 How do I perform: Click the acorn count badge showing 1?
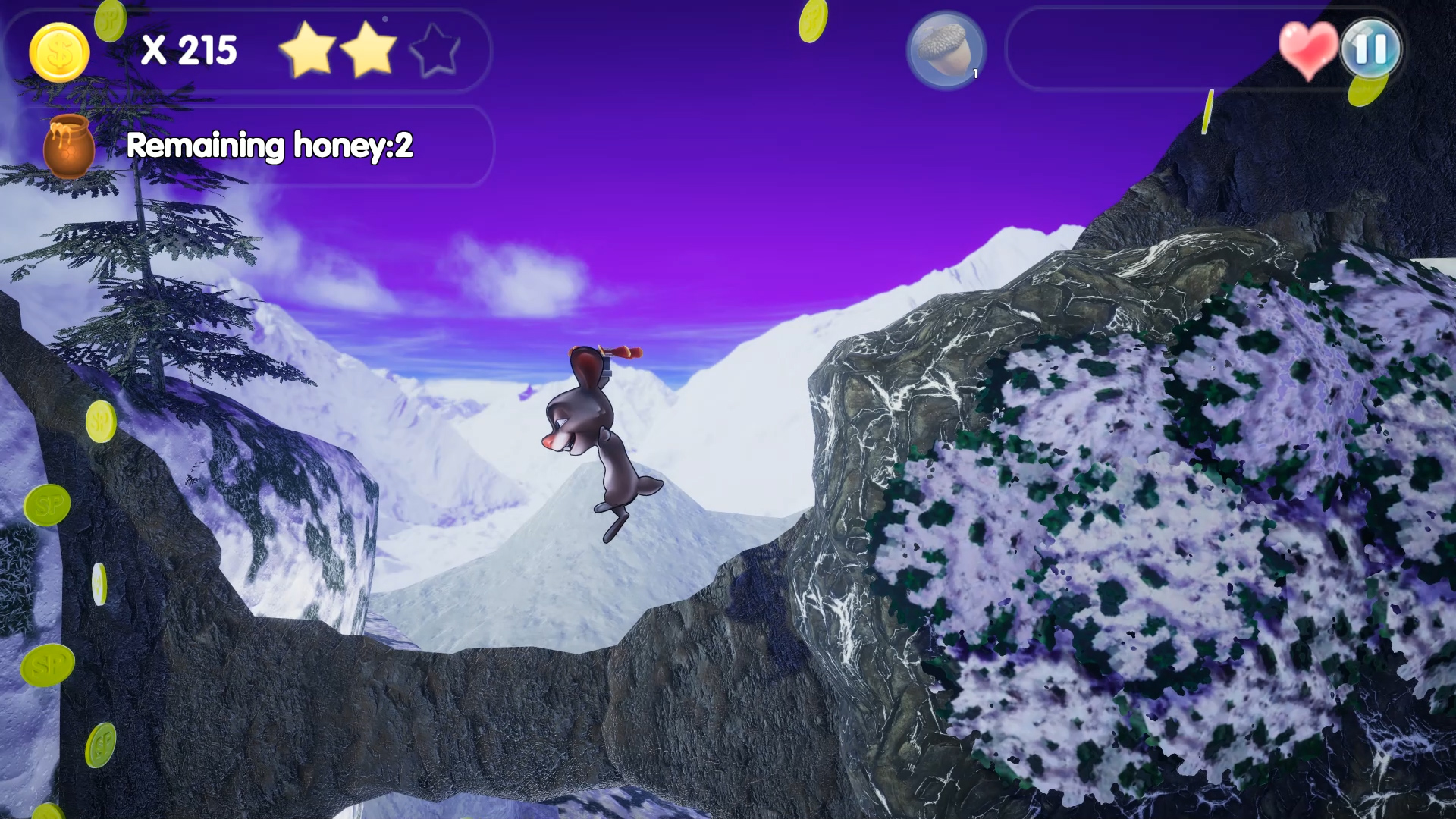(974, 74)
